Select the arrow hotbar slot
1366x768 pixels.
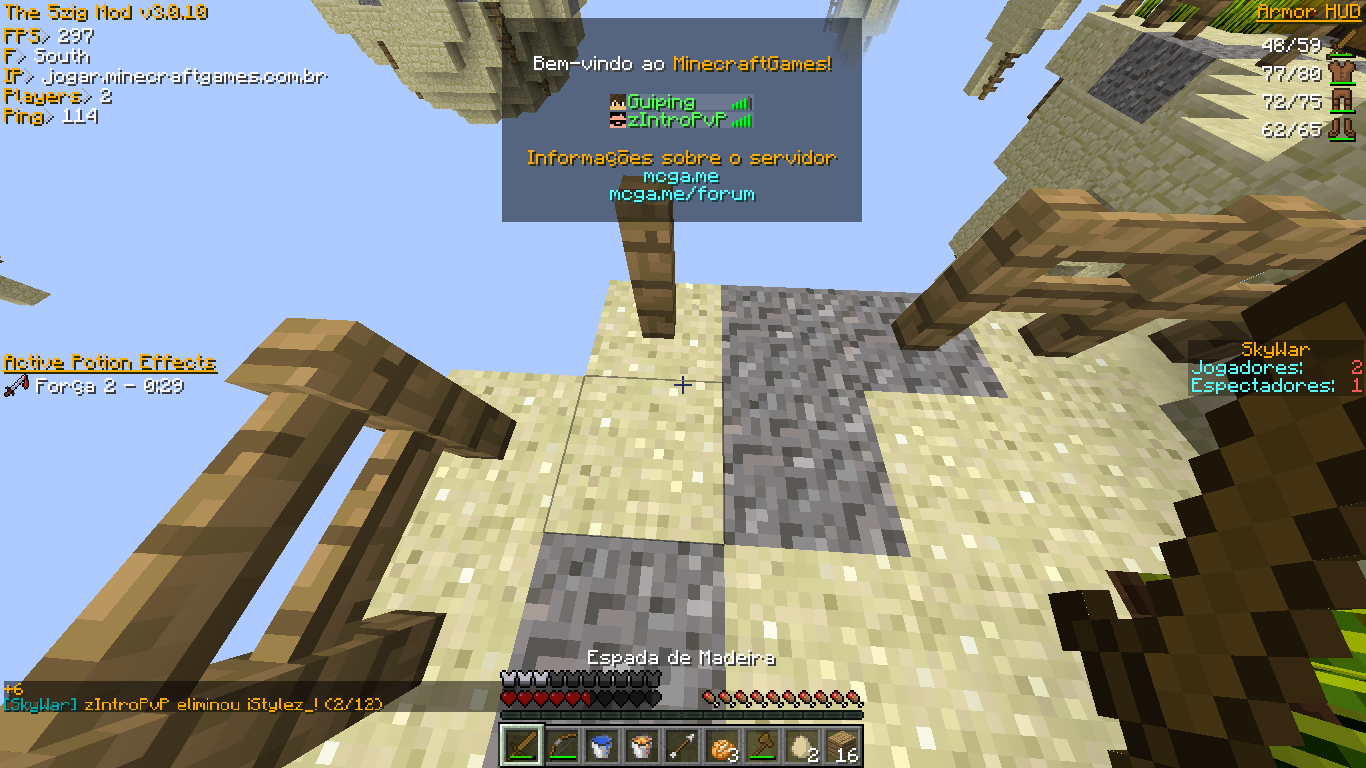pos(681,746)
